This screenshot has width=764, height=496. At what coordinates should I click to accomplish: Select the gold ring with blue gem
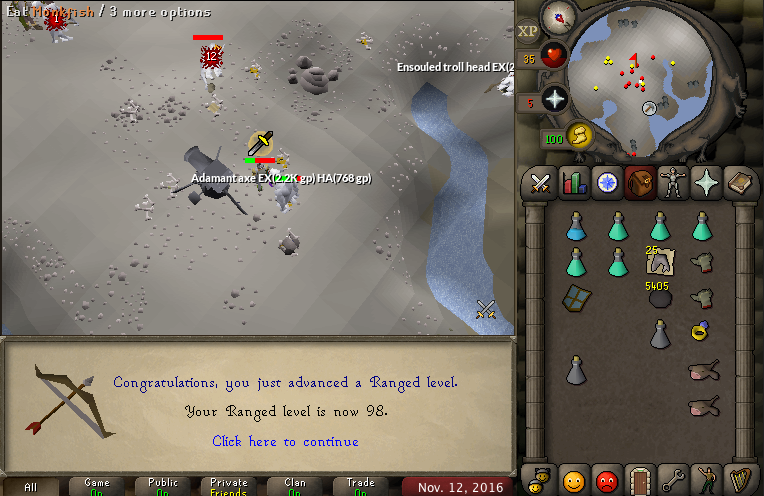pyautogui.click(x=700, y=330)
